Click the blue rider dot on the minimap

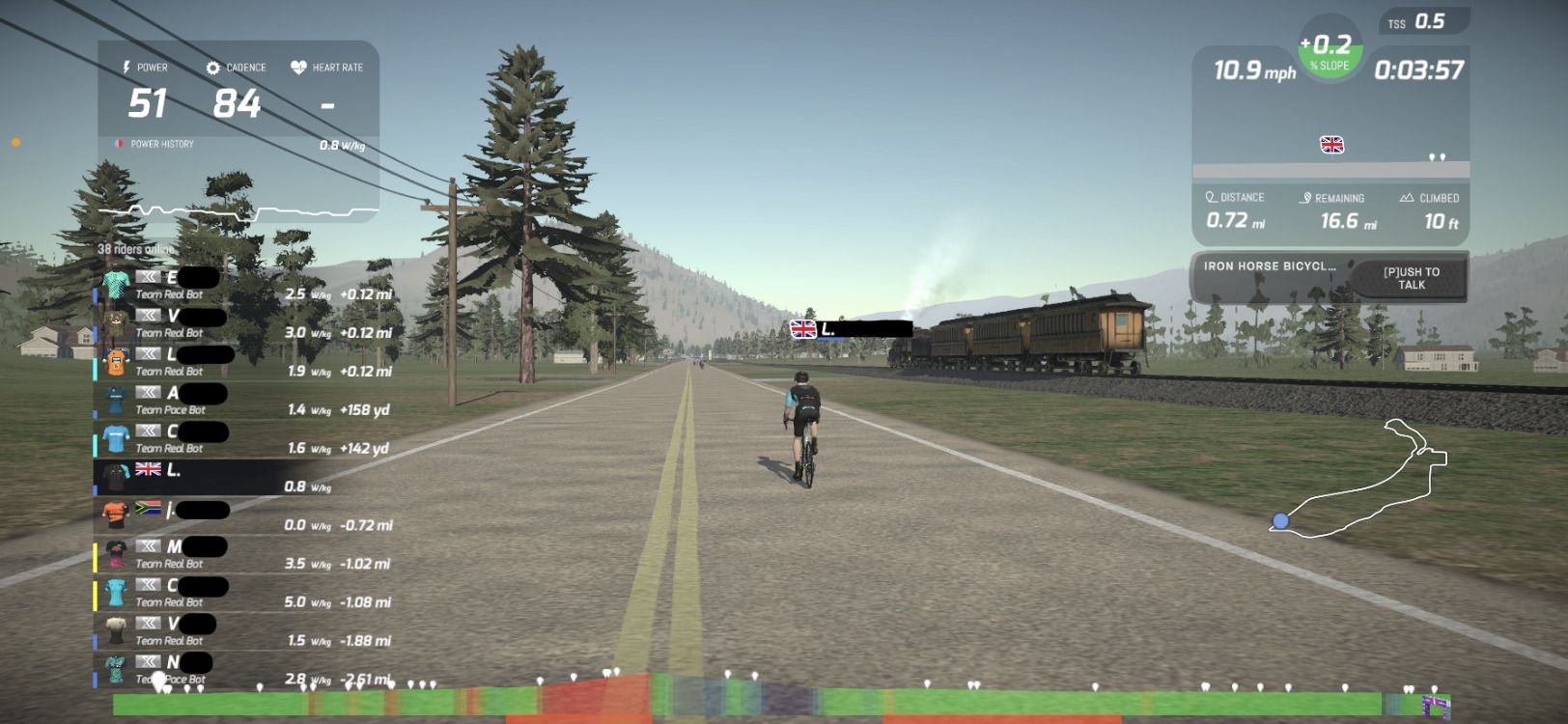pos(1279,520)
